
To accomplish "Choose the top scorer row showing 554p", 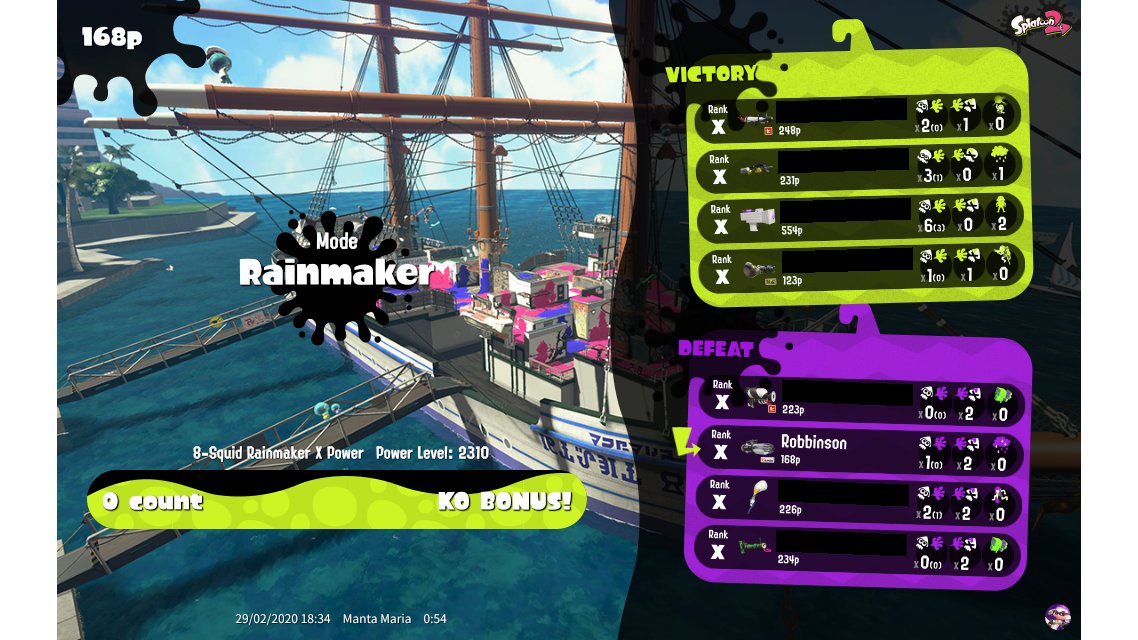I will click(860, 217).
